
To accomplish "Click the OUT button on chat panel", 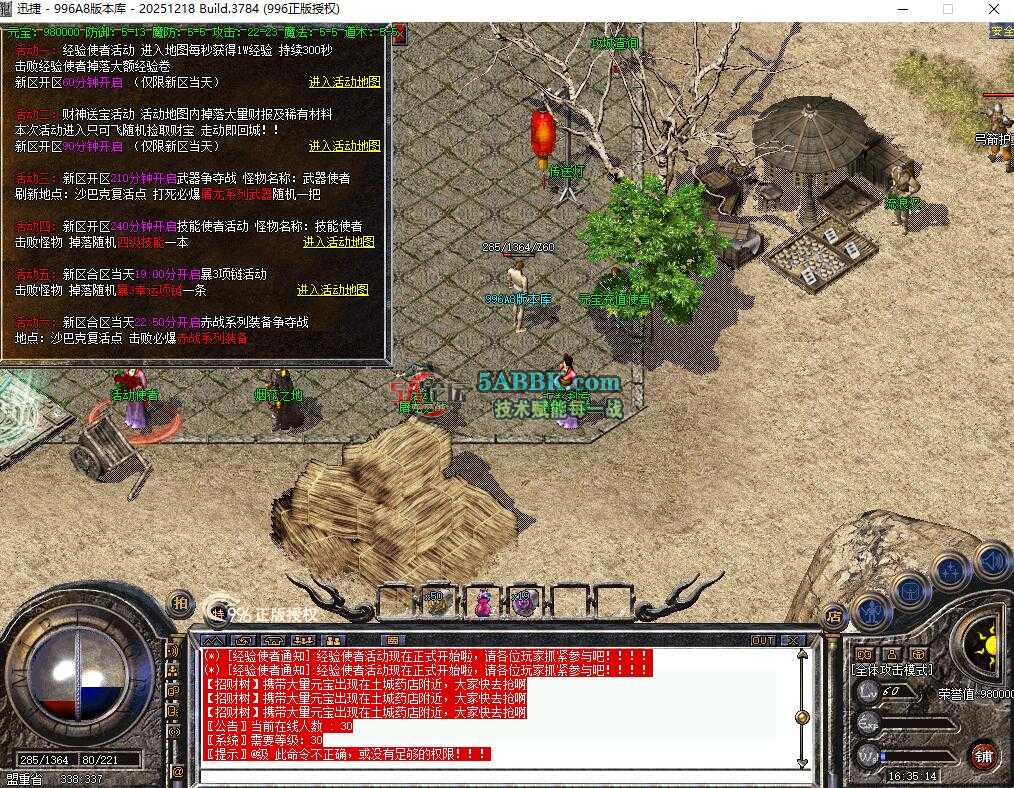I will coord(762,640).
